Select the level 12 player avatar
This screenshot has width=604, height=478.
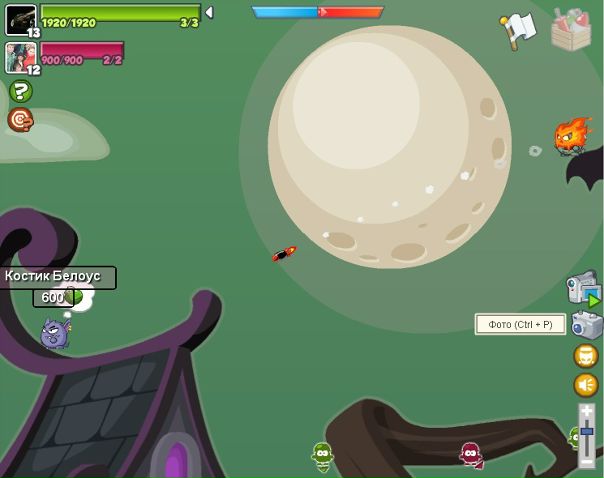click(x=21, y=57)
